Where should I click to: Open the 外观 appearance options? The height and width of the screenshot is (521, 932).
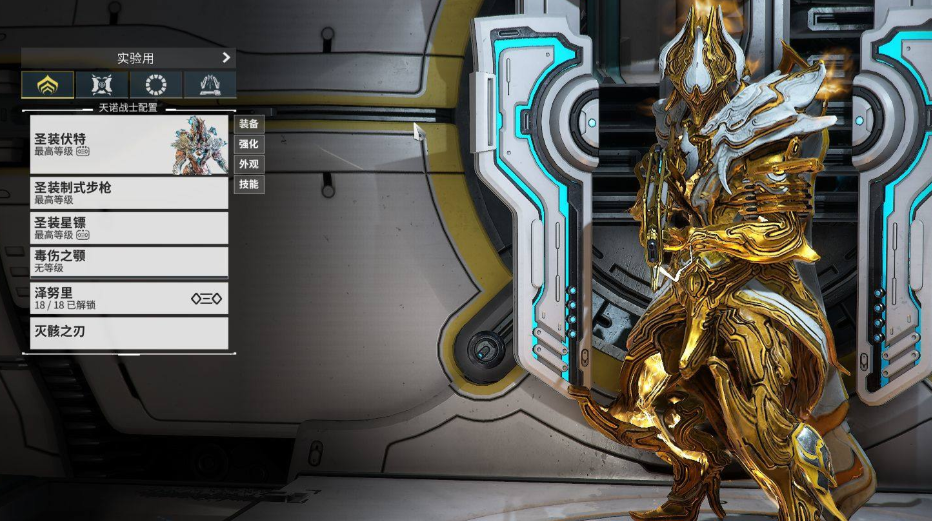tap(249, 164)
